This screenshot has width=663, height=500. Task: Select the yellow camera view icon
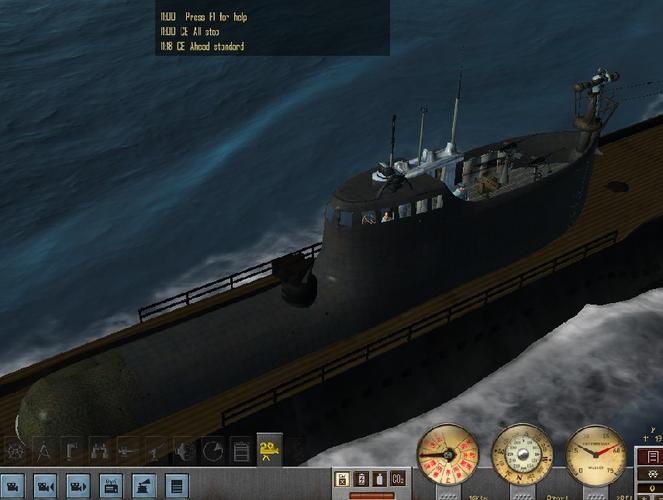pos(269,451)
